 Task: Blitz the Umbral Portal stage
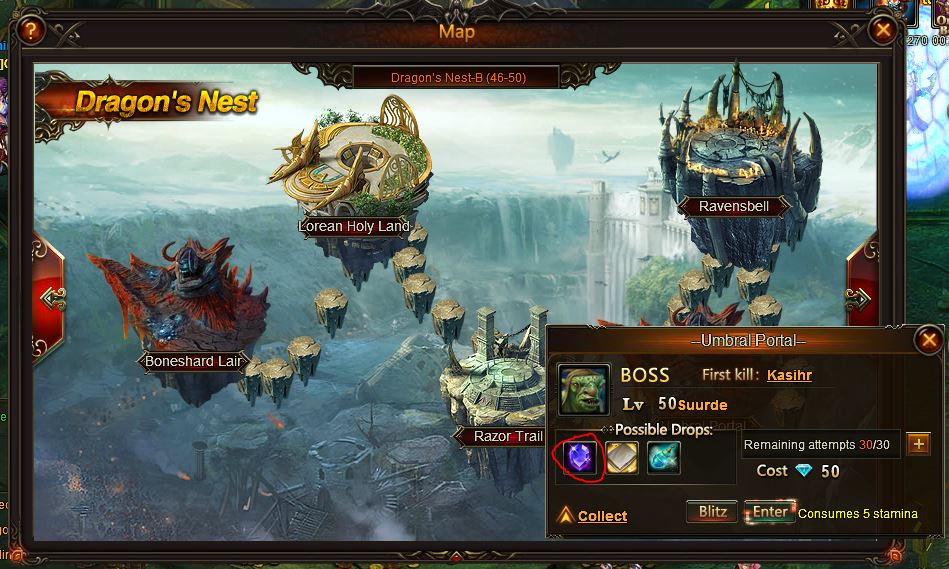(712, 512)
